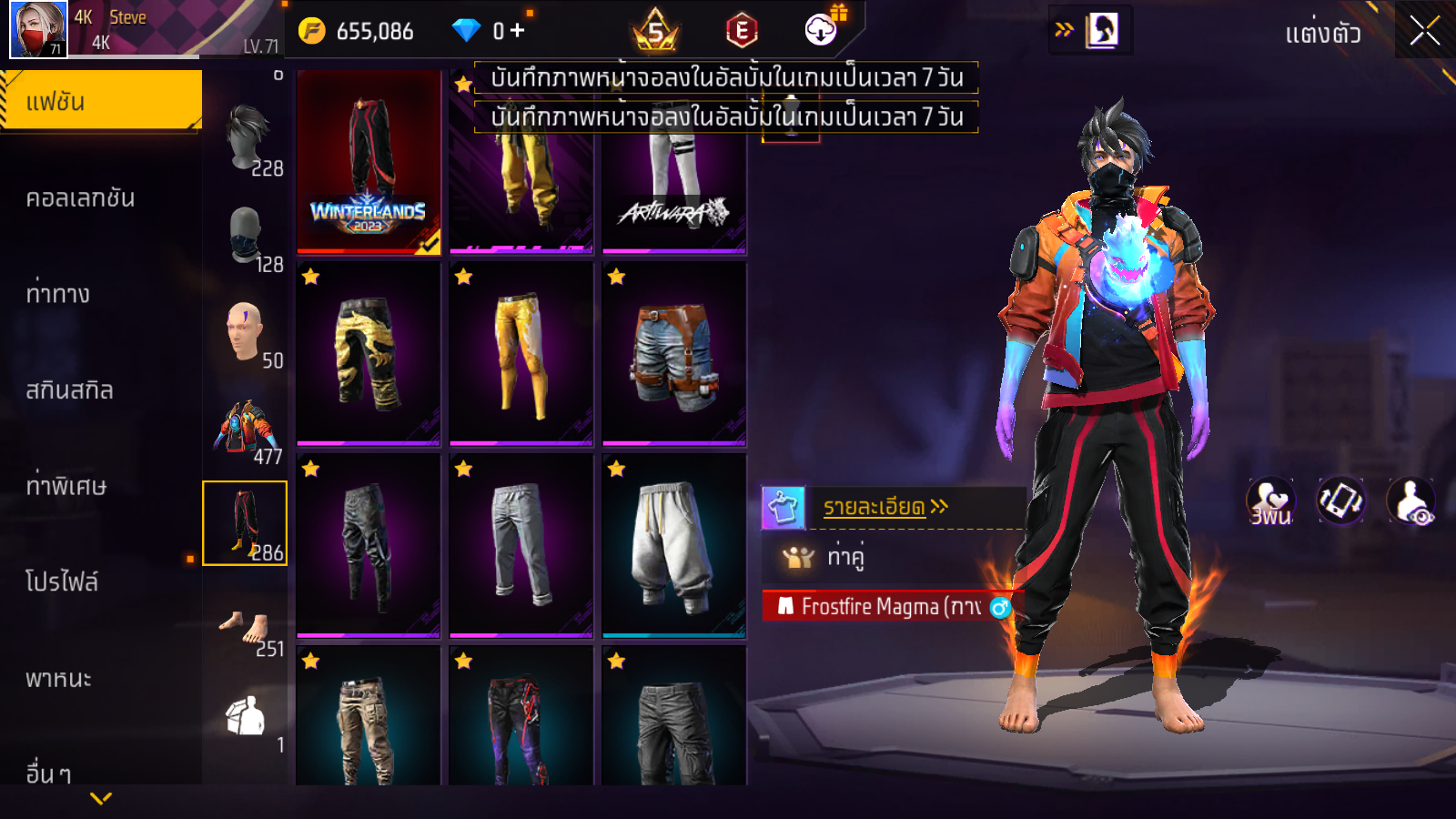The image size is (1456, 819).
Task: Select the แฟชั่น fashion tab
Action: 100,101
